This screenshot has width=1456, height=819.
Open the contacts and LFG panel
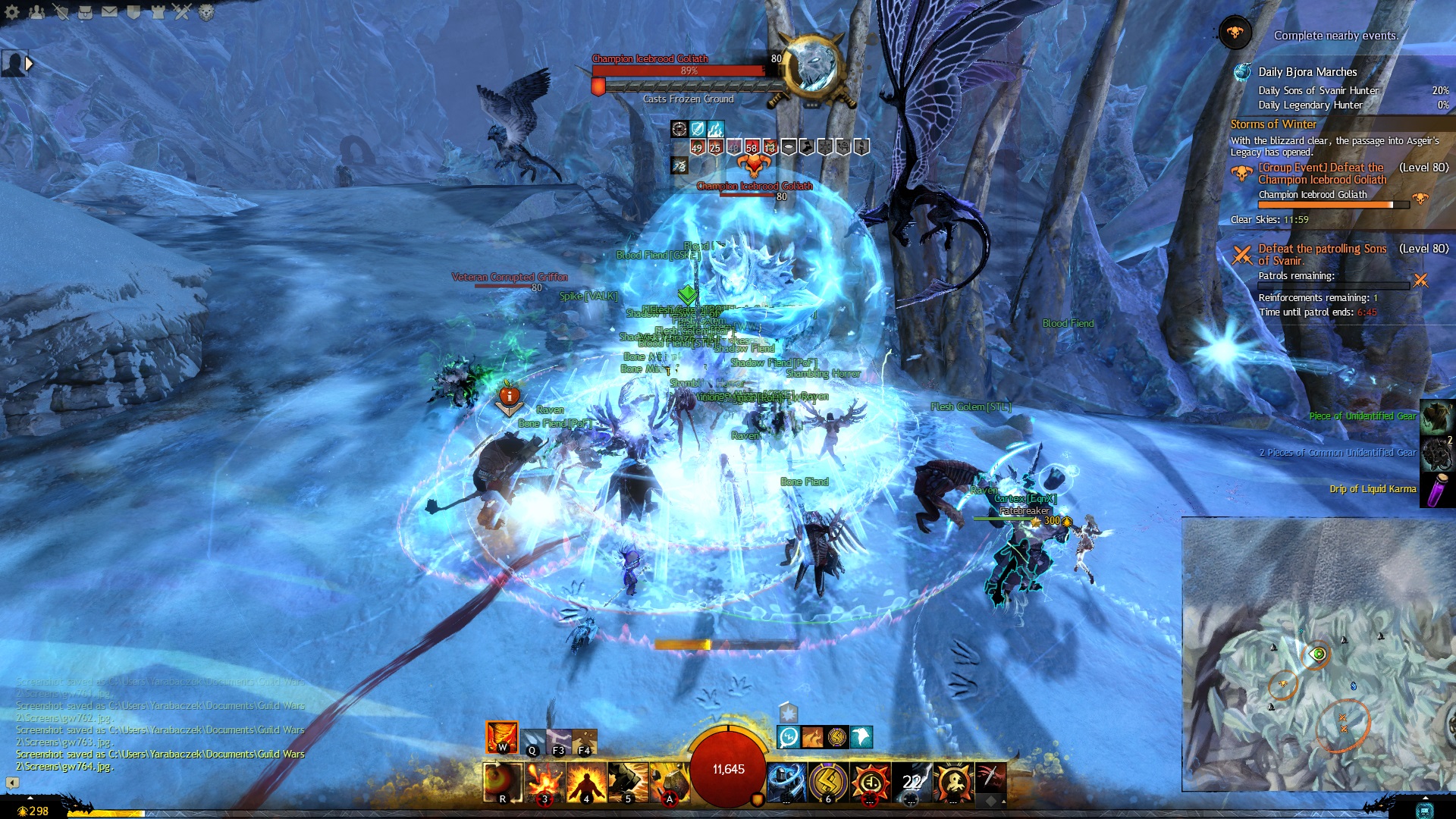pyautogui.click(x=36, y=12)
